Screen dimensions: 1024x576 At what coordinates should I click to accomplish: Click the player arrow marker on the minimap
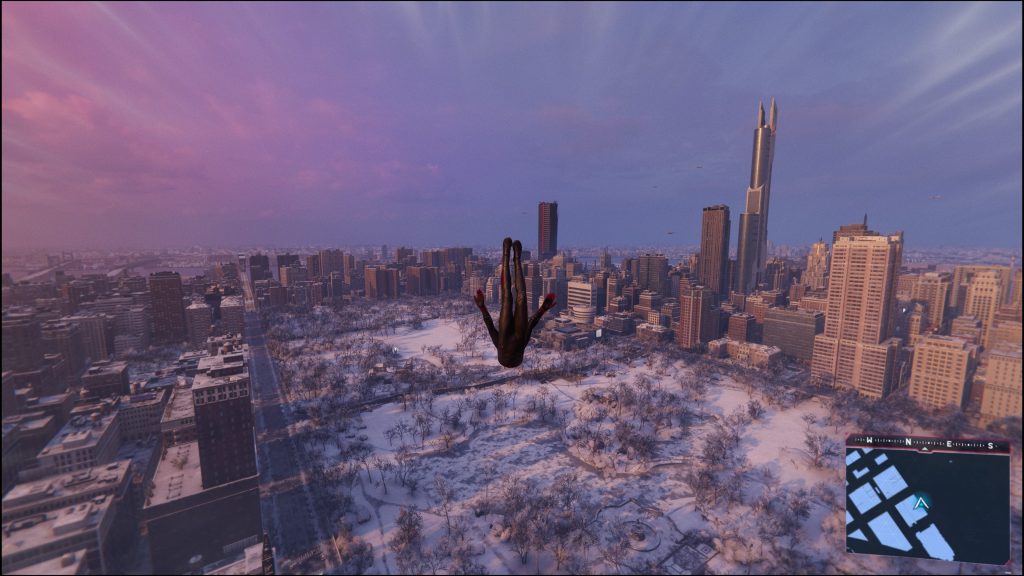point(922,501)
